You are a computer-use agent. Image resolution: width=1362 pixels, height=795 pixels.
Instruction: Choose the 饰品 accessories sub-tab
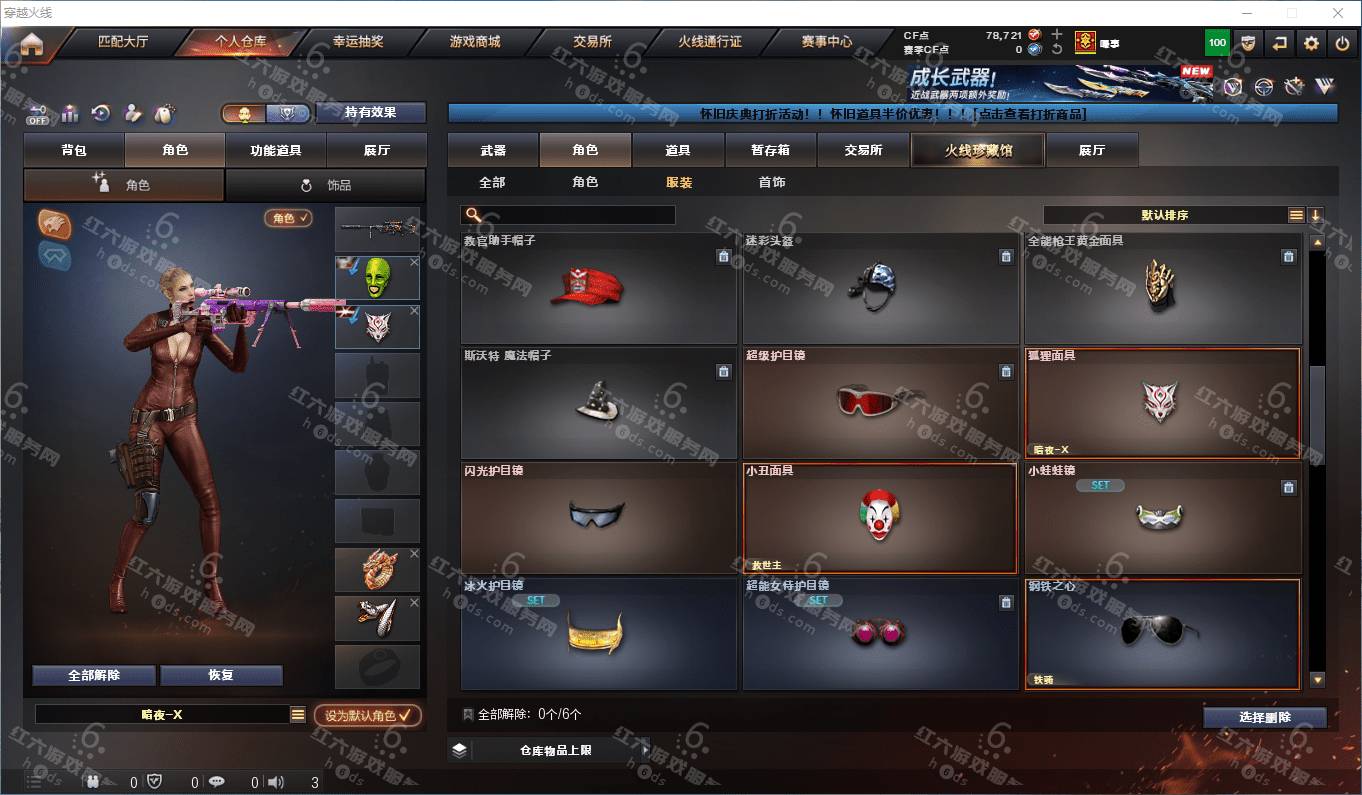pos(326,185)
